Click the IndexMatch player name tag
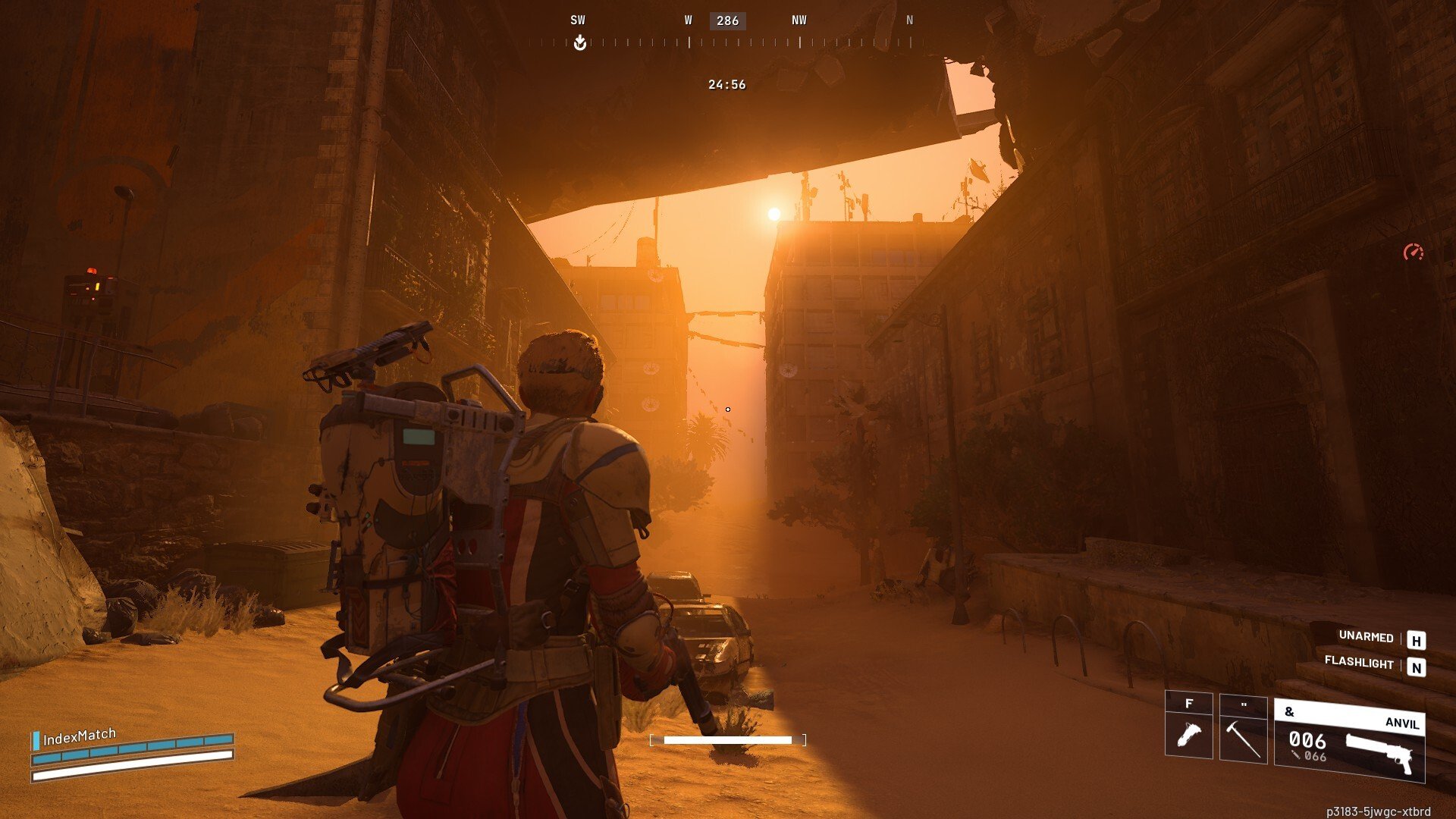 coord(79,736)
